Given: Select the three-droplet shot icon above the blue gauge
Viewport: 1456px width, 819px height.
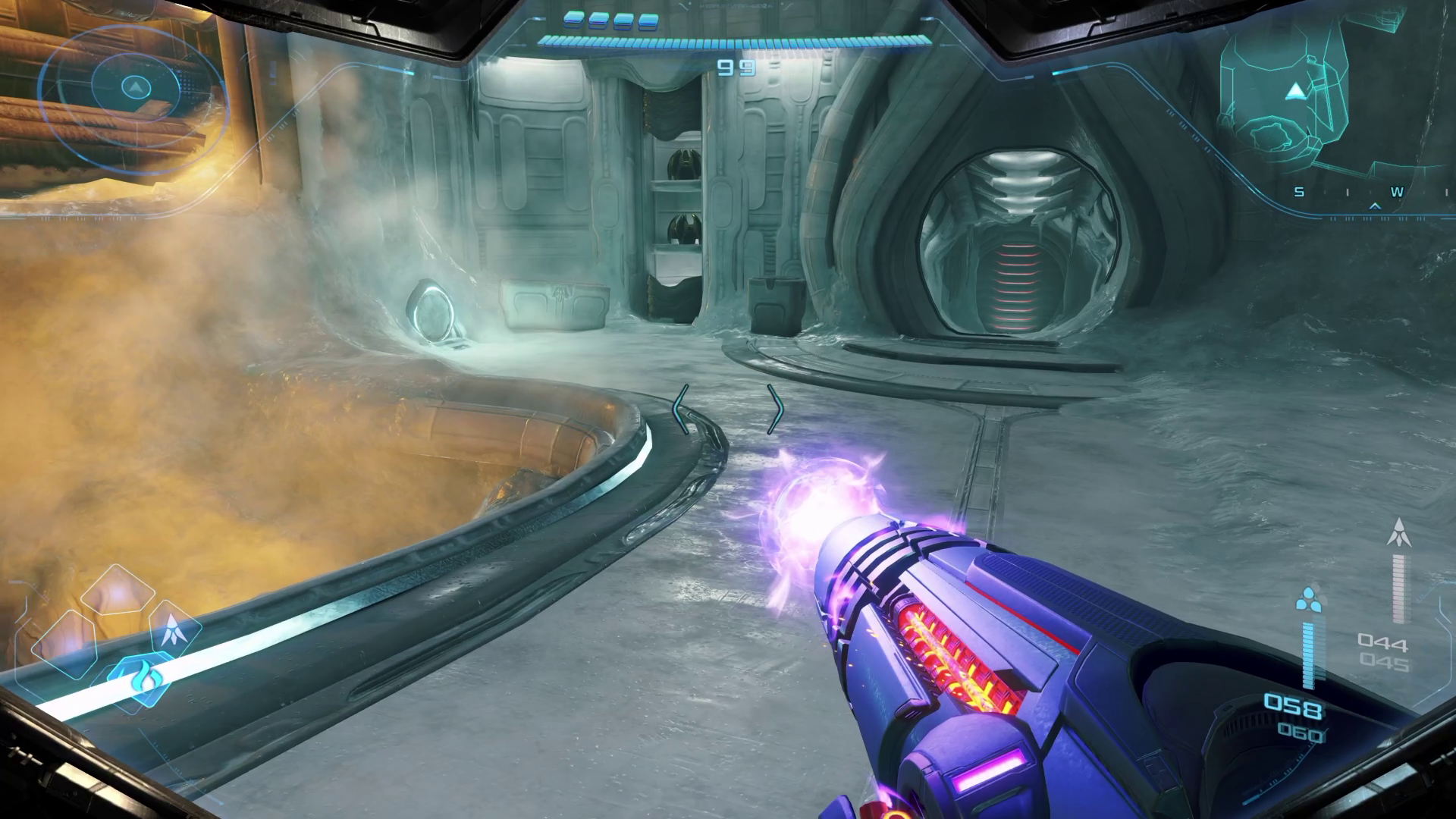Looking at the screenshot, I should [x=1308, y=601].
